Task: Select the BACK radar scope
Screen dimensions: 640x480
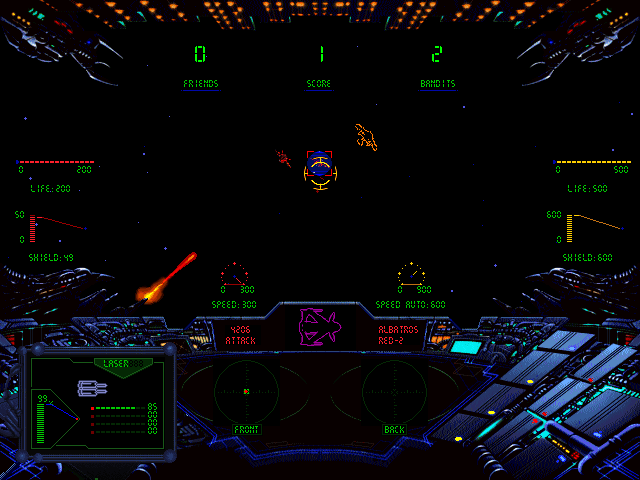Action: point(394,391)
